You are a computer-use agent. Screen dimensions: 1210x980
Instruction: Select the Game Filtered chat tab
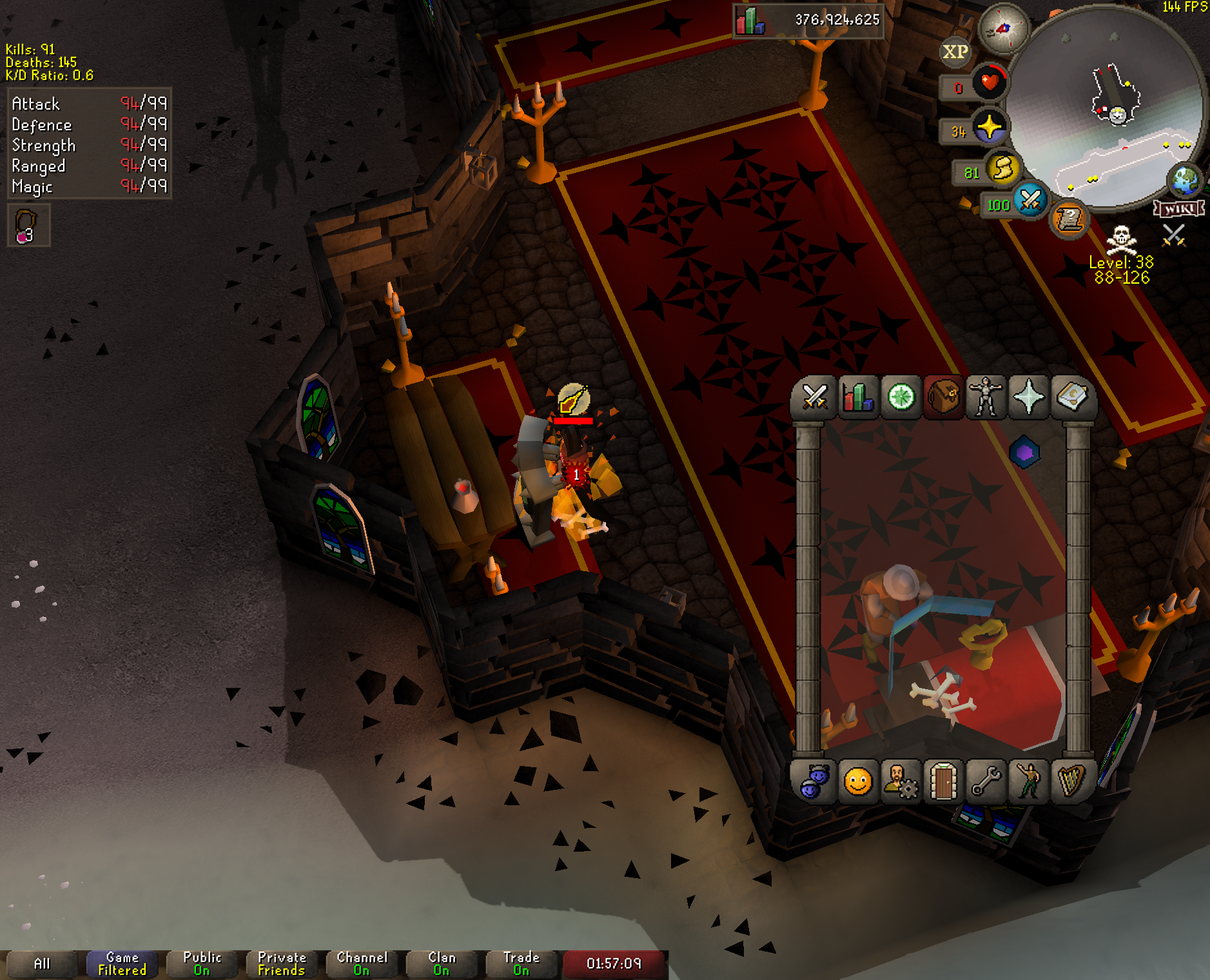122,964
